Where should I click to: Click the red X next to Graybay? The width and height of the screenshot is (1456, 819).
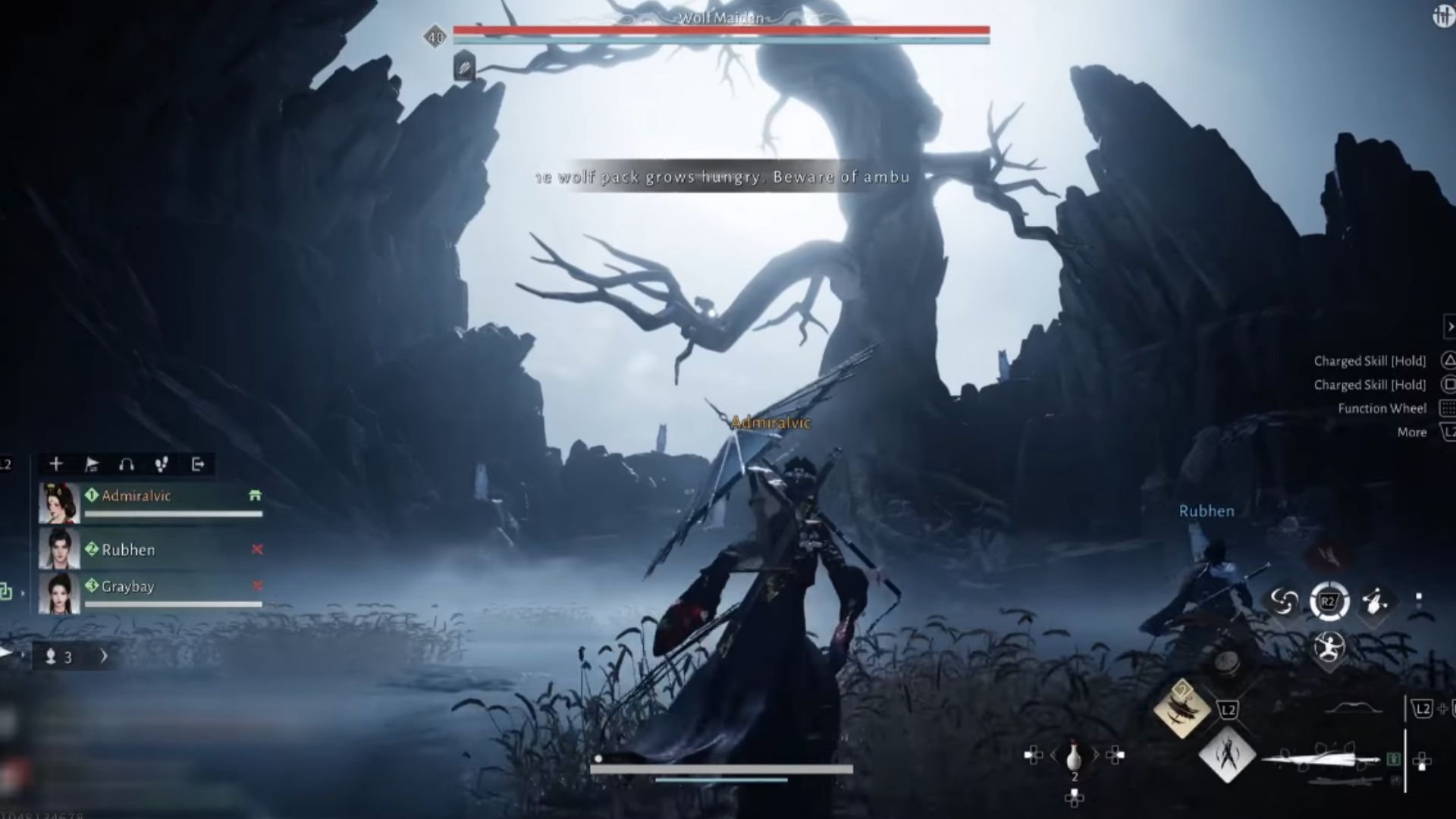coord(257,586)
